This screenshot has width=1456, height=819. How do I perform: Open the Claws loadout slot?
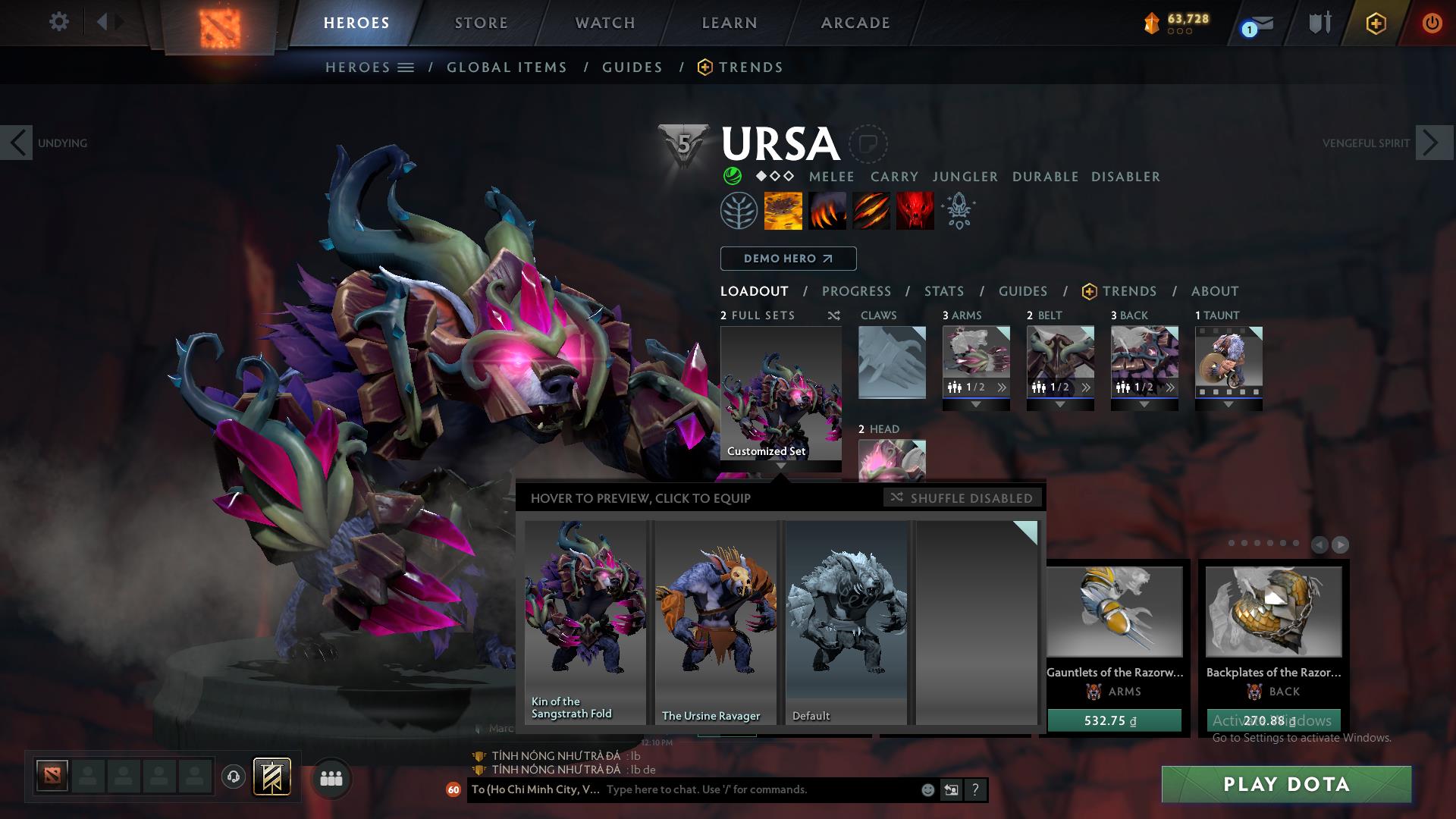click(892, 362)
